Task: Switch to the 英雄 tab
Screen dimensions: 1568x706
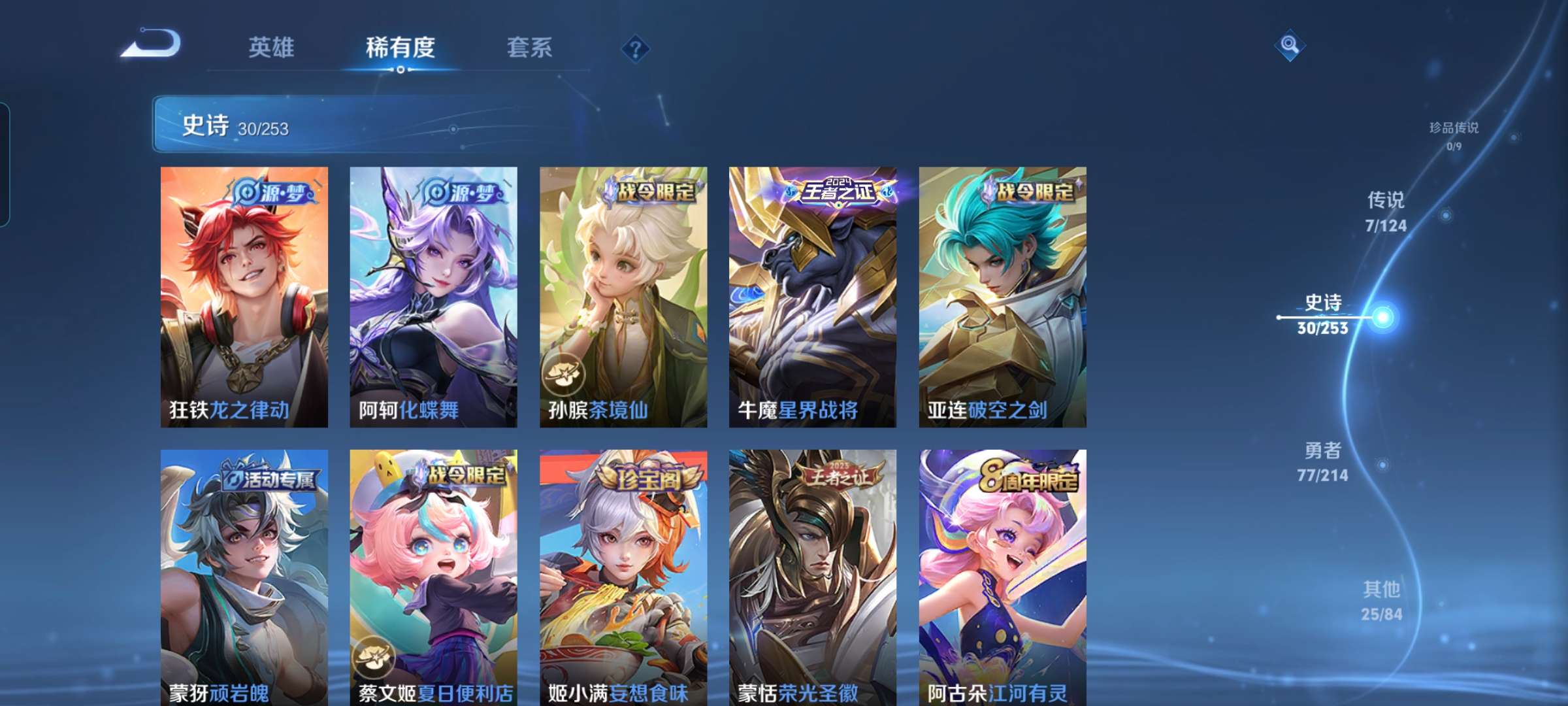Action: [271, 47]
